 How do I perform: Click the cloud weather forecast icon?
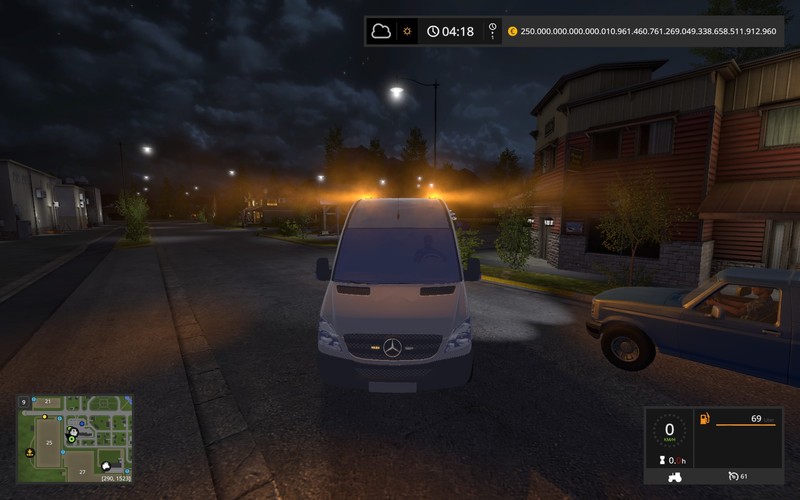(381, 31)
